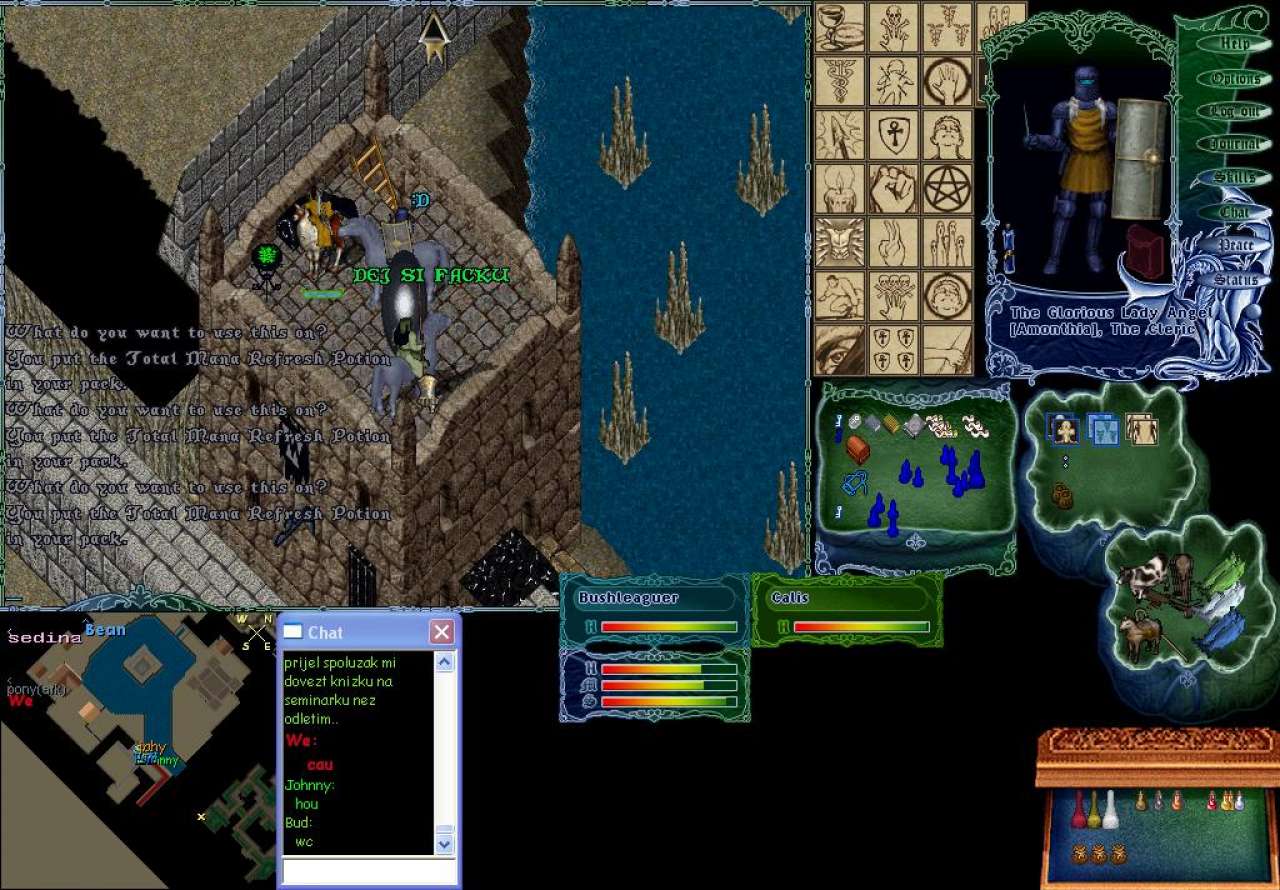1280x890 pixels.
Task: Close the Chat window
Action: pos(441,632)
